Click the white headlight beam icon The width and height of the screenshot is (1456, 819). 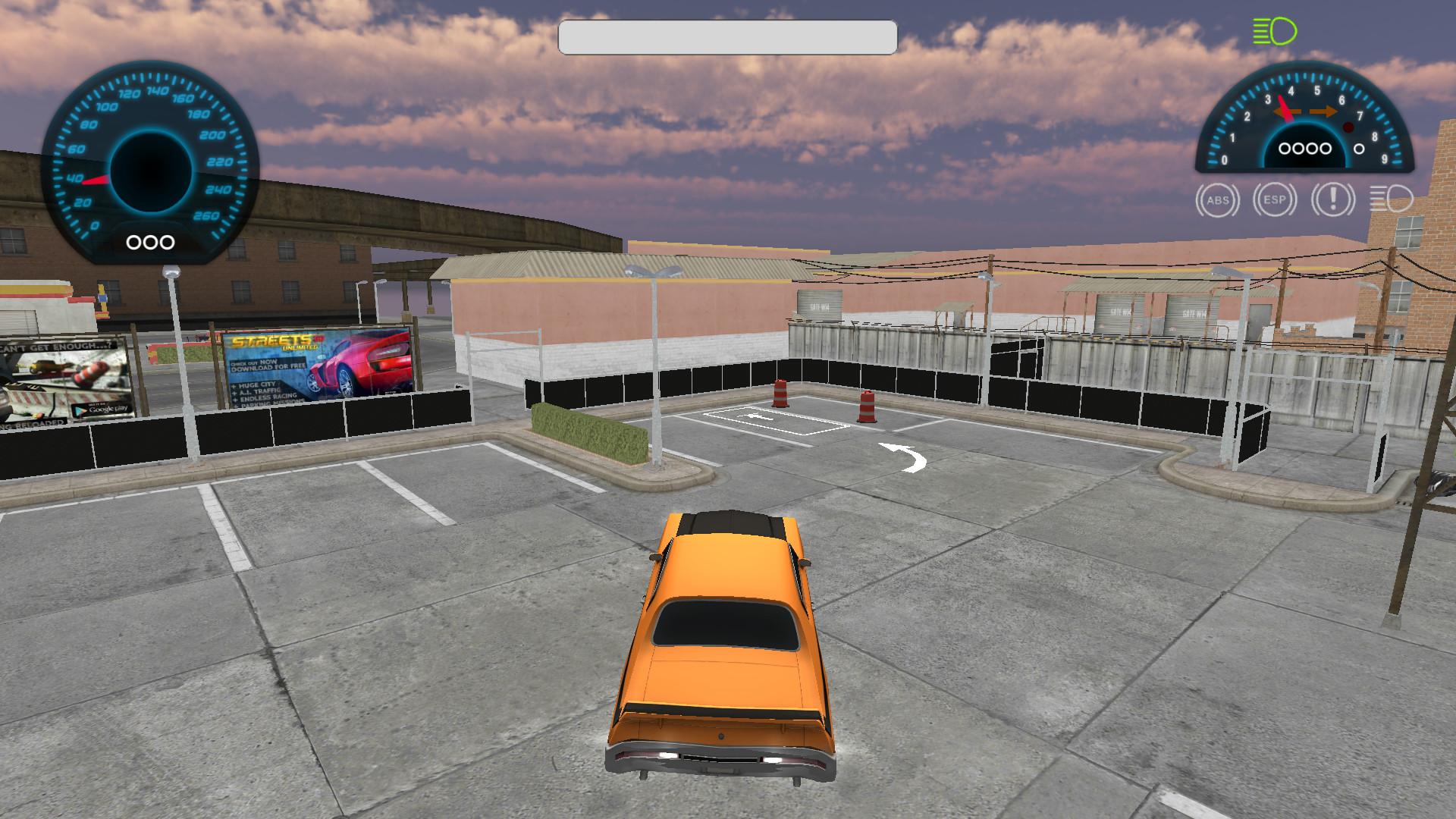point(1391,200)
